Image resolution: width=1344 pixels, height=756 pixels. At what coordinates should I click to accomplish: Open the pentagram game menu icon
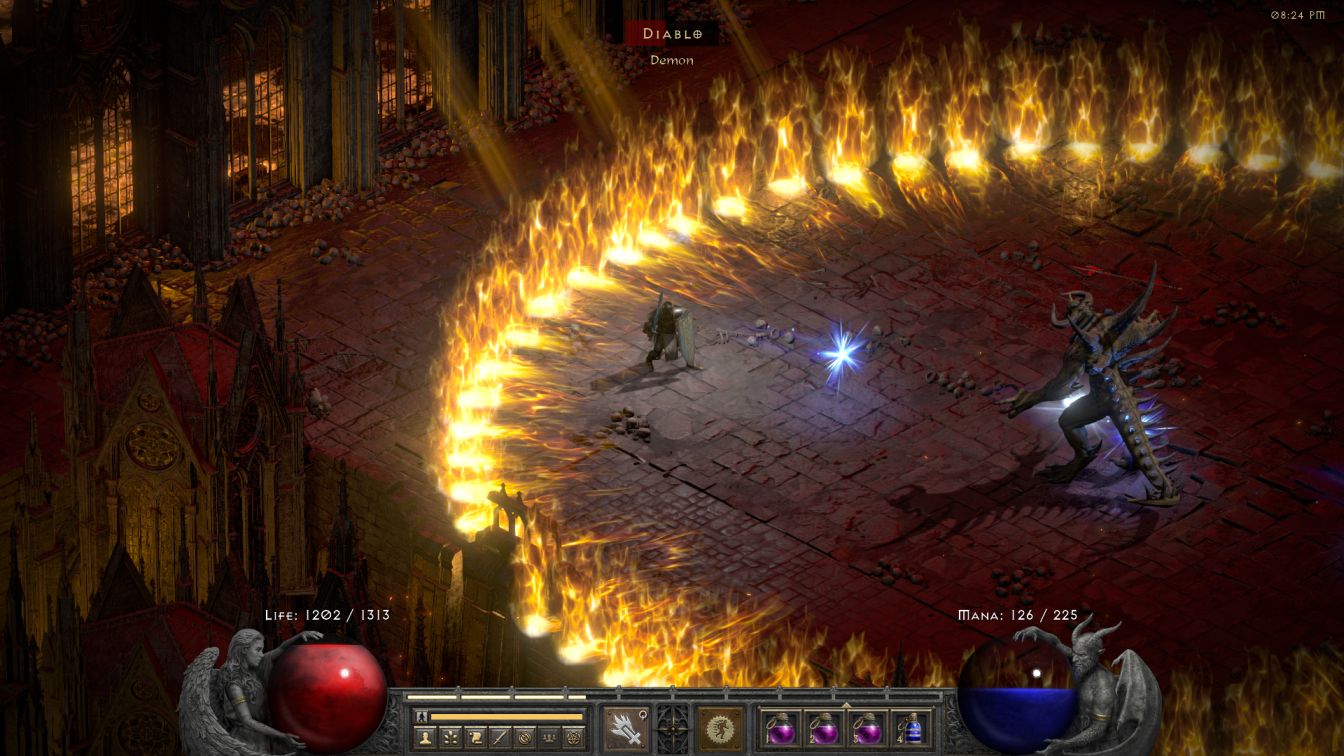pos(574,737)
